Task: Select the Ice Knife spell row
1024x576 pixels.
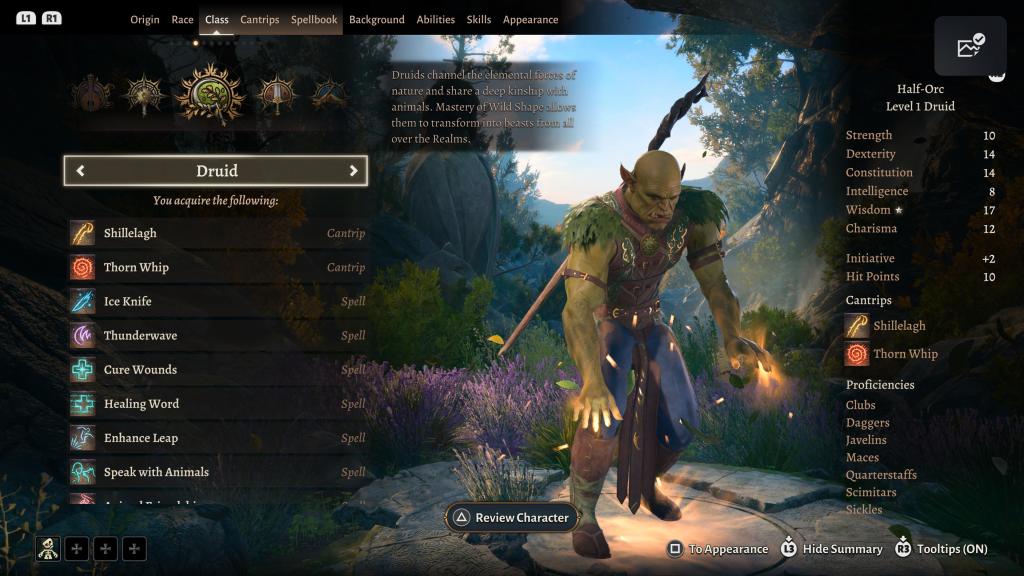Action: click(217, 301)
